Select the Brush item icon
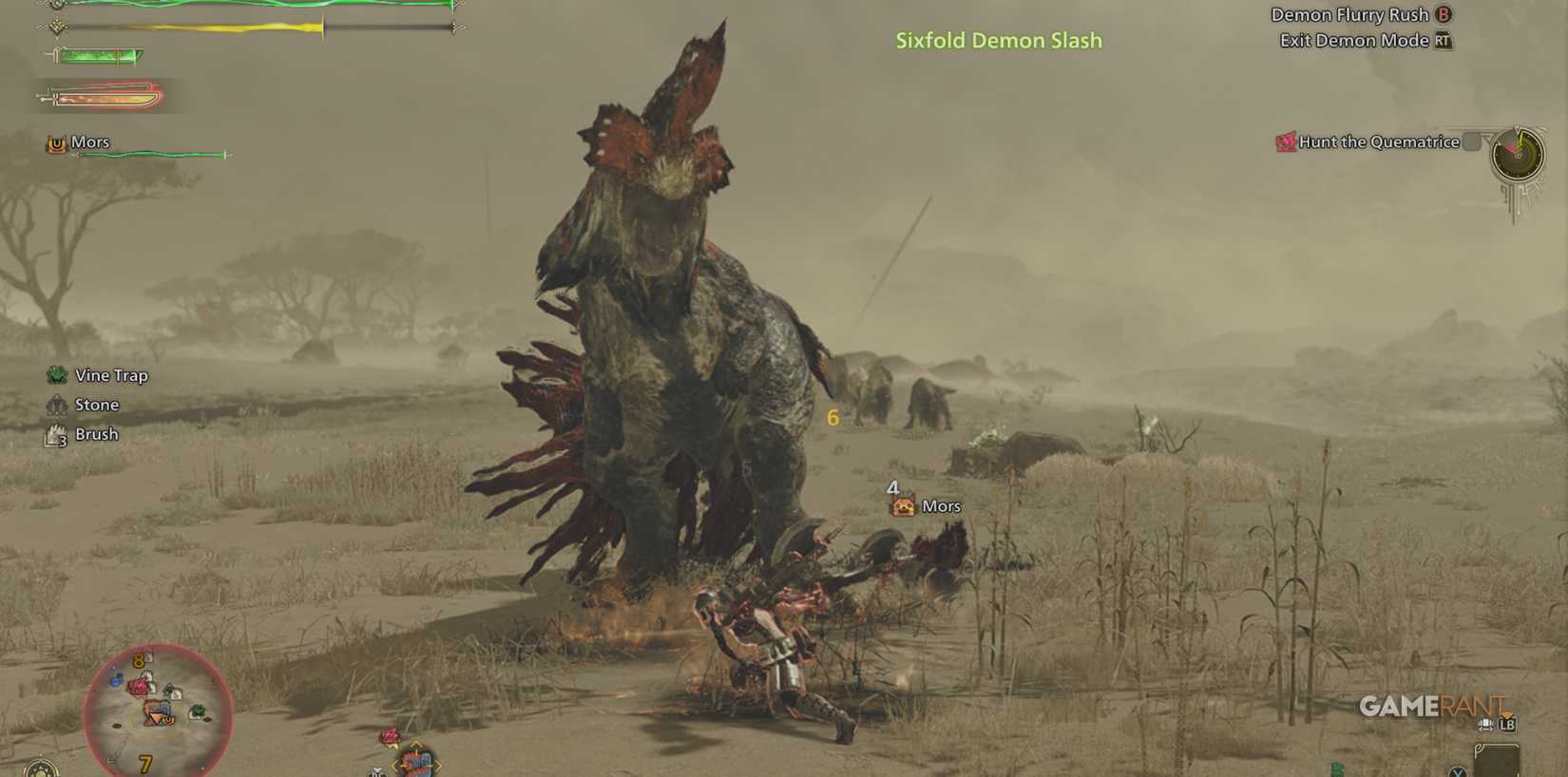 56,434
